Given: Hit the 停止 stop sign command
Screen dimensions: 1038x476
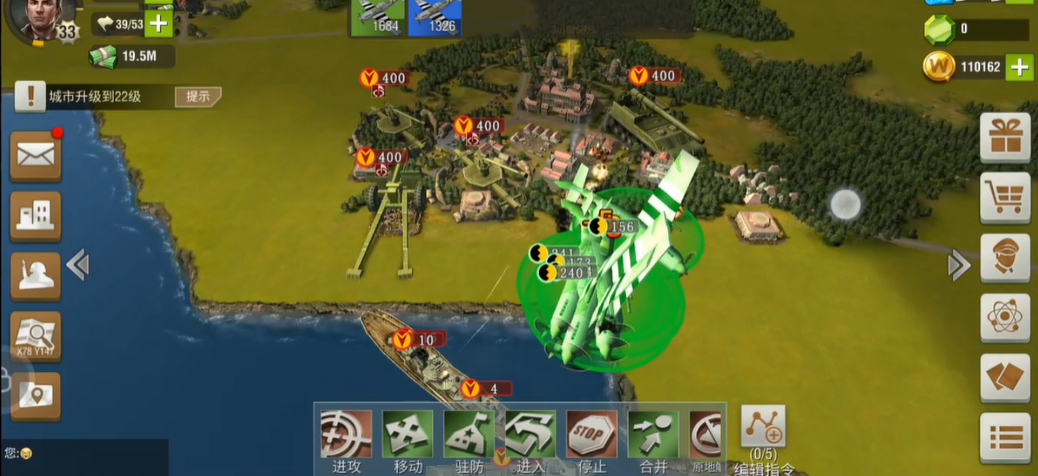Looking at the screenshot, I should pyautogui.click(x=592, y=435).
